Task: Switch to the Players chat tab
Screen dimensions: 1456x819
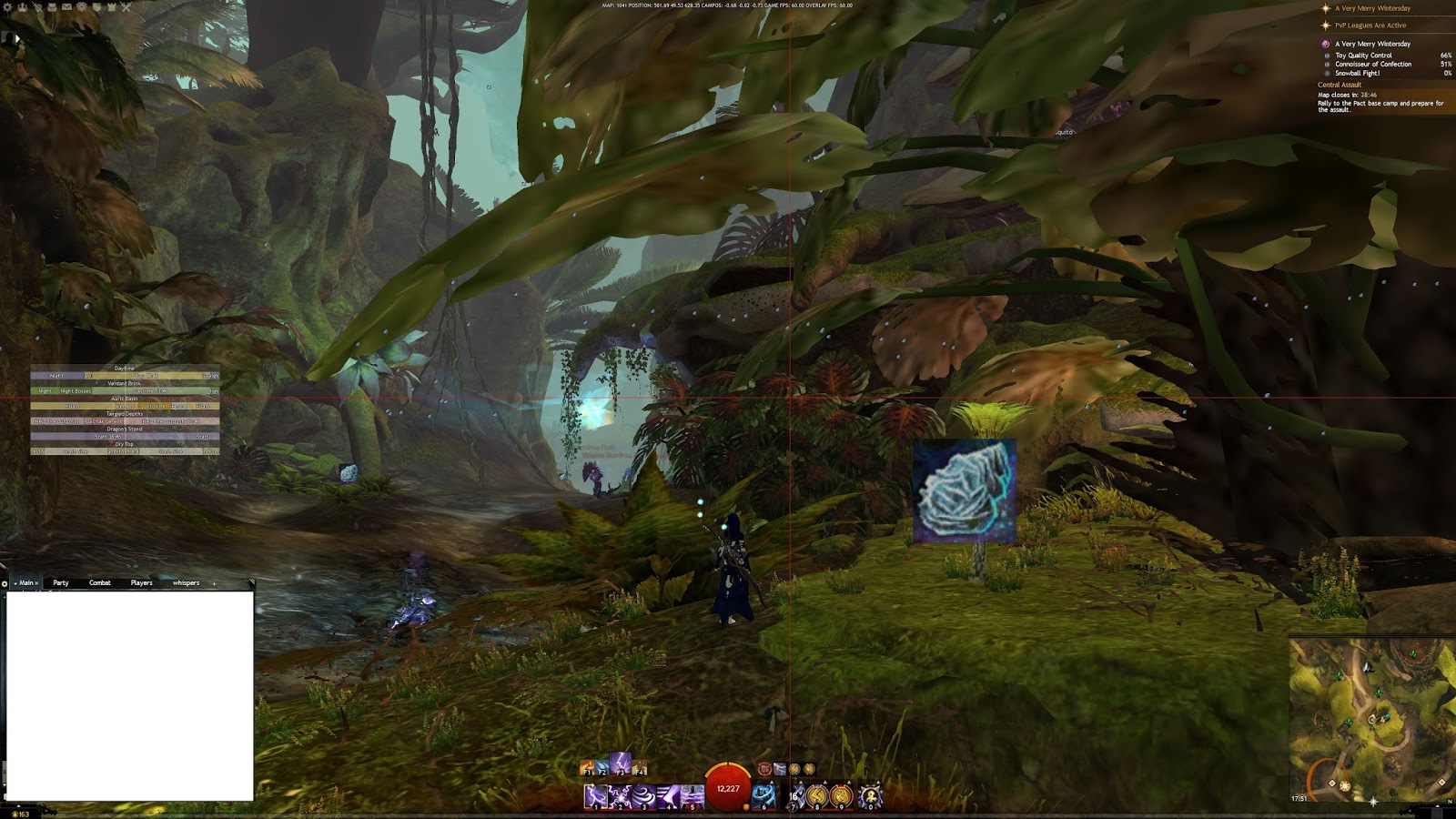Action: pos(141,583)
